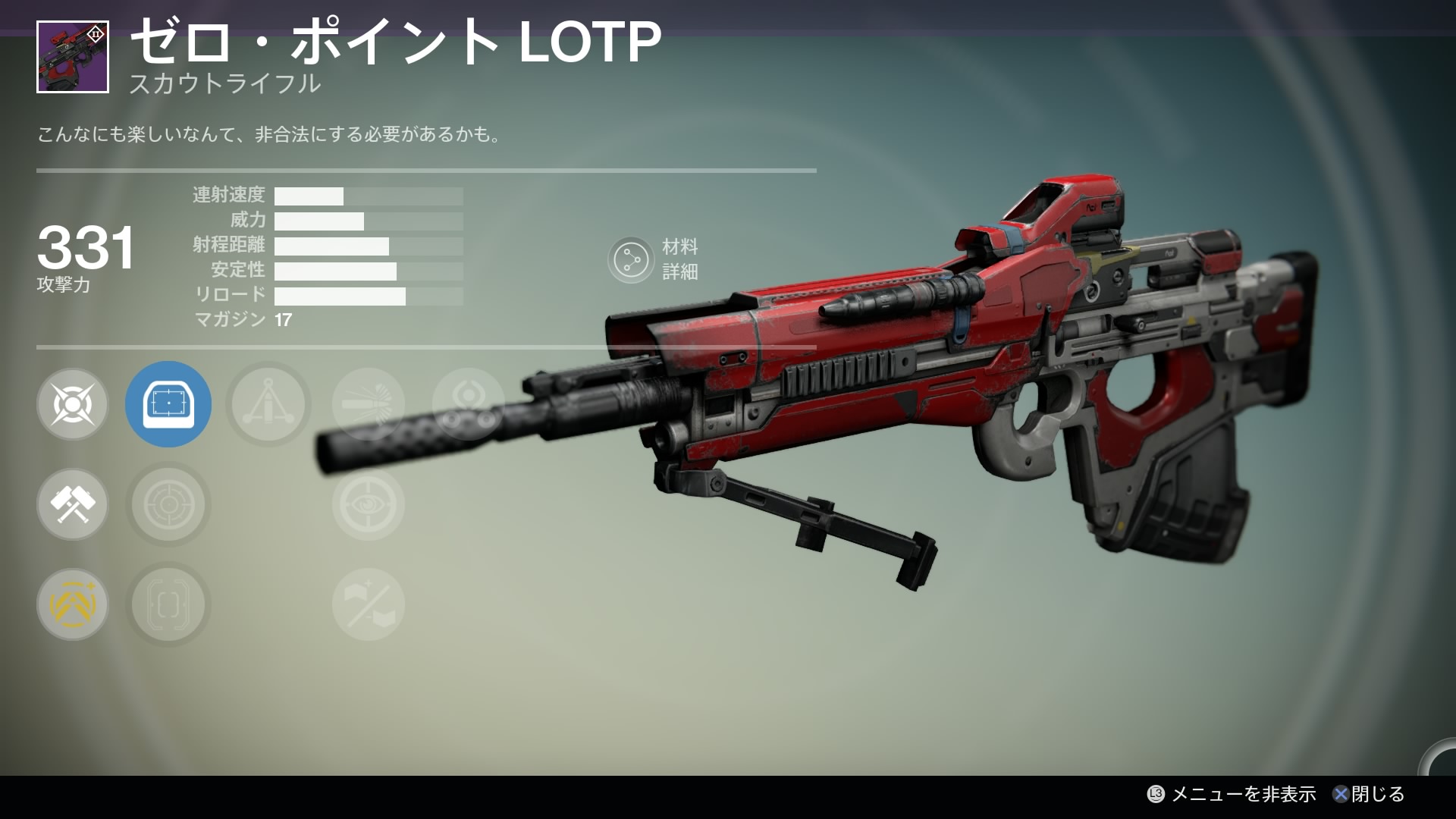The image size is (1456, 819).
Task: Select the slashed flags trade-off perk
Action: coord(369,604)
